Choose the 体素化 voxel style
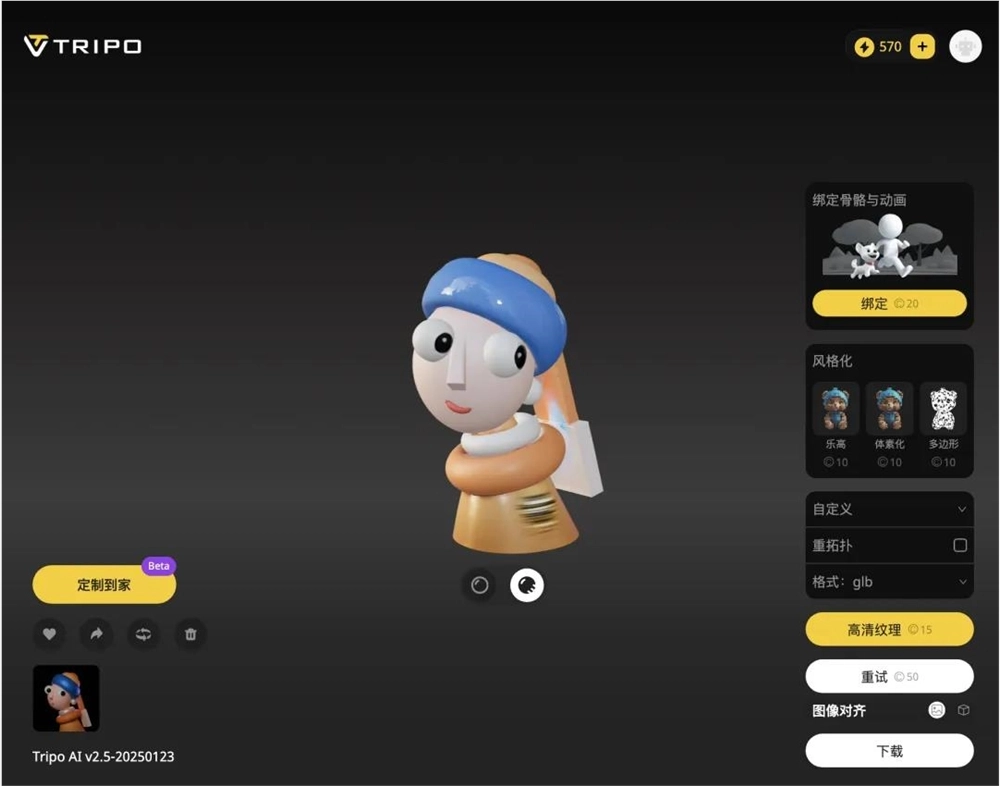Image resolution: width=1000 pixels, height=786 pixels. point(889,408)
